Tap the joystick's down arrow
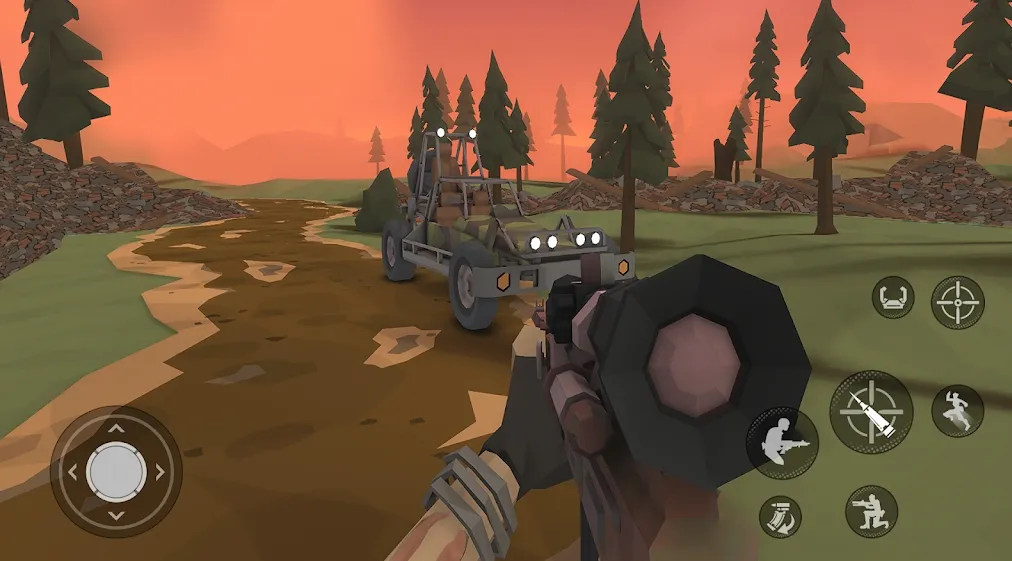Viewport: 1012px width, 561px height. tap(116, 515)
